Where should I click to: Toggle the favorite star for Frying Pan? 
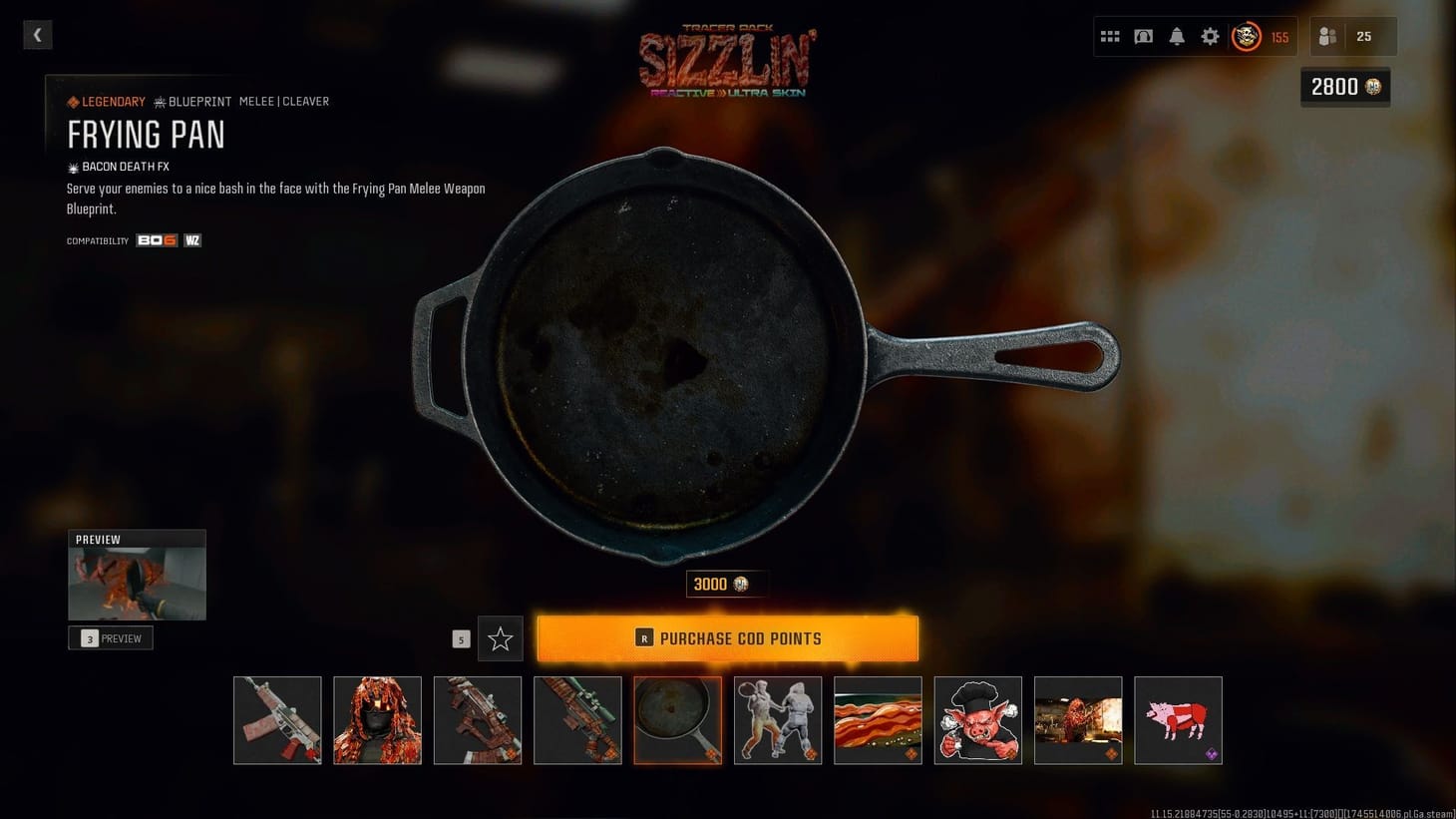pyautogui.click(x=500, y=638)
